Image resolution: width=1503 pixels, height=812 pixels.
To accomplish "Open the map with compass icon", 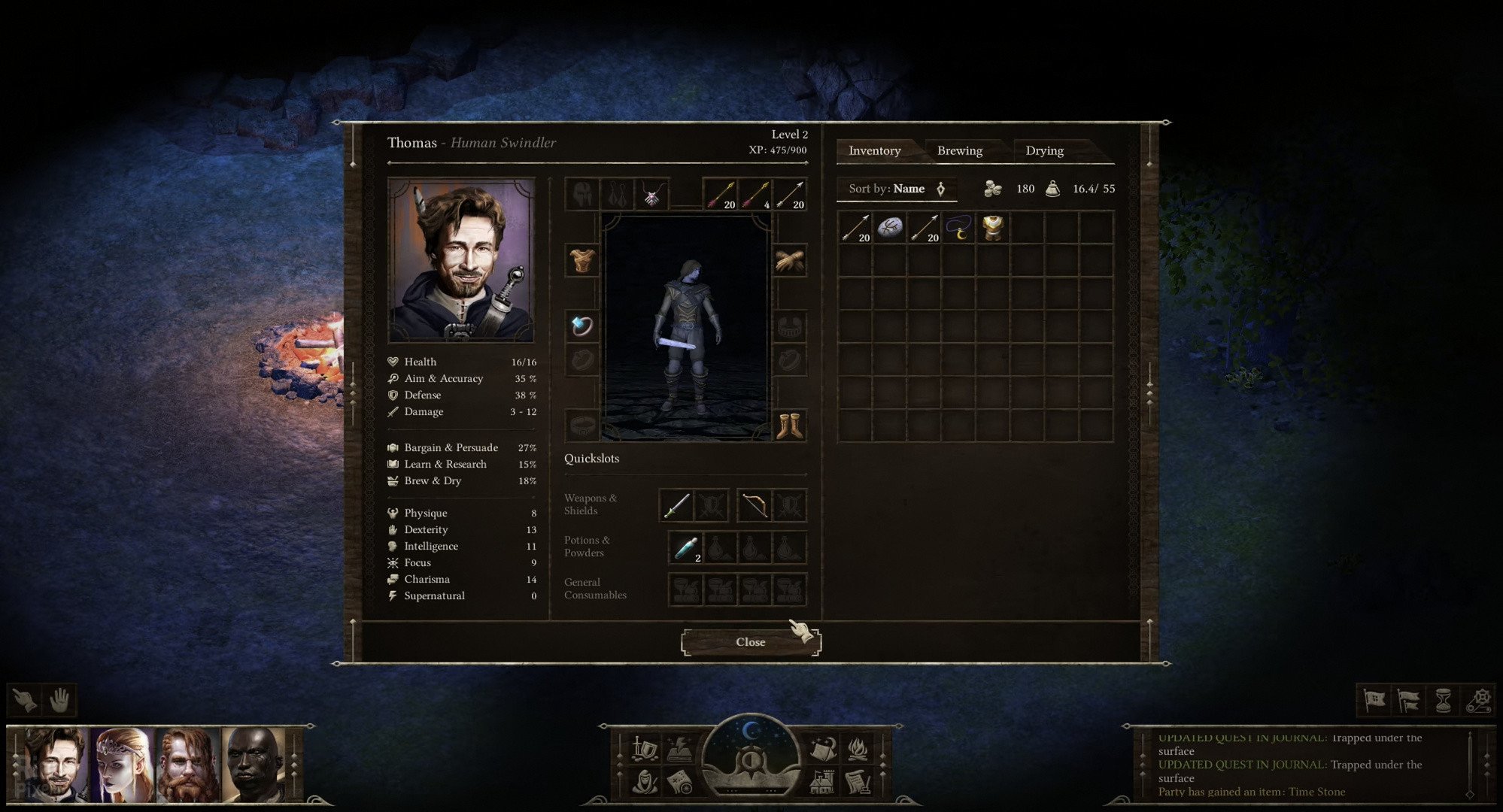I will coord(679,783).
